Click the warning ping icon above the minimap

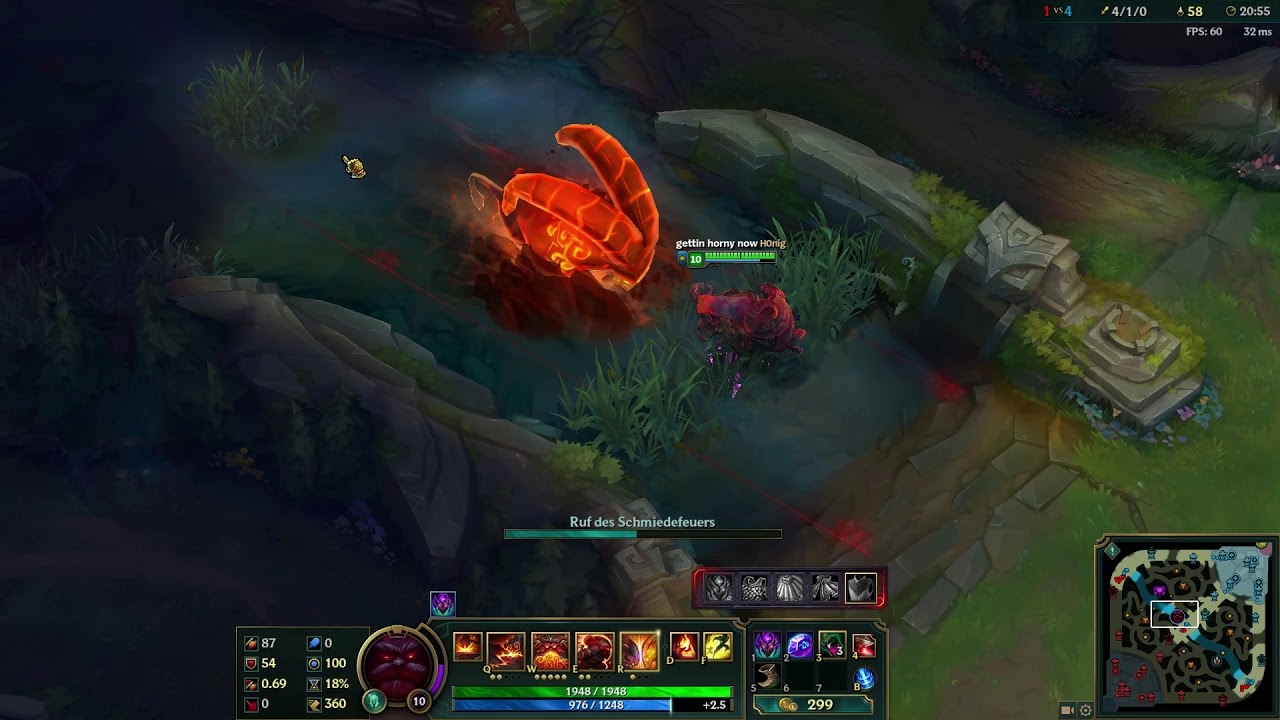click(x=1112, y=550)
